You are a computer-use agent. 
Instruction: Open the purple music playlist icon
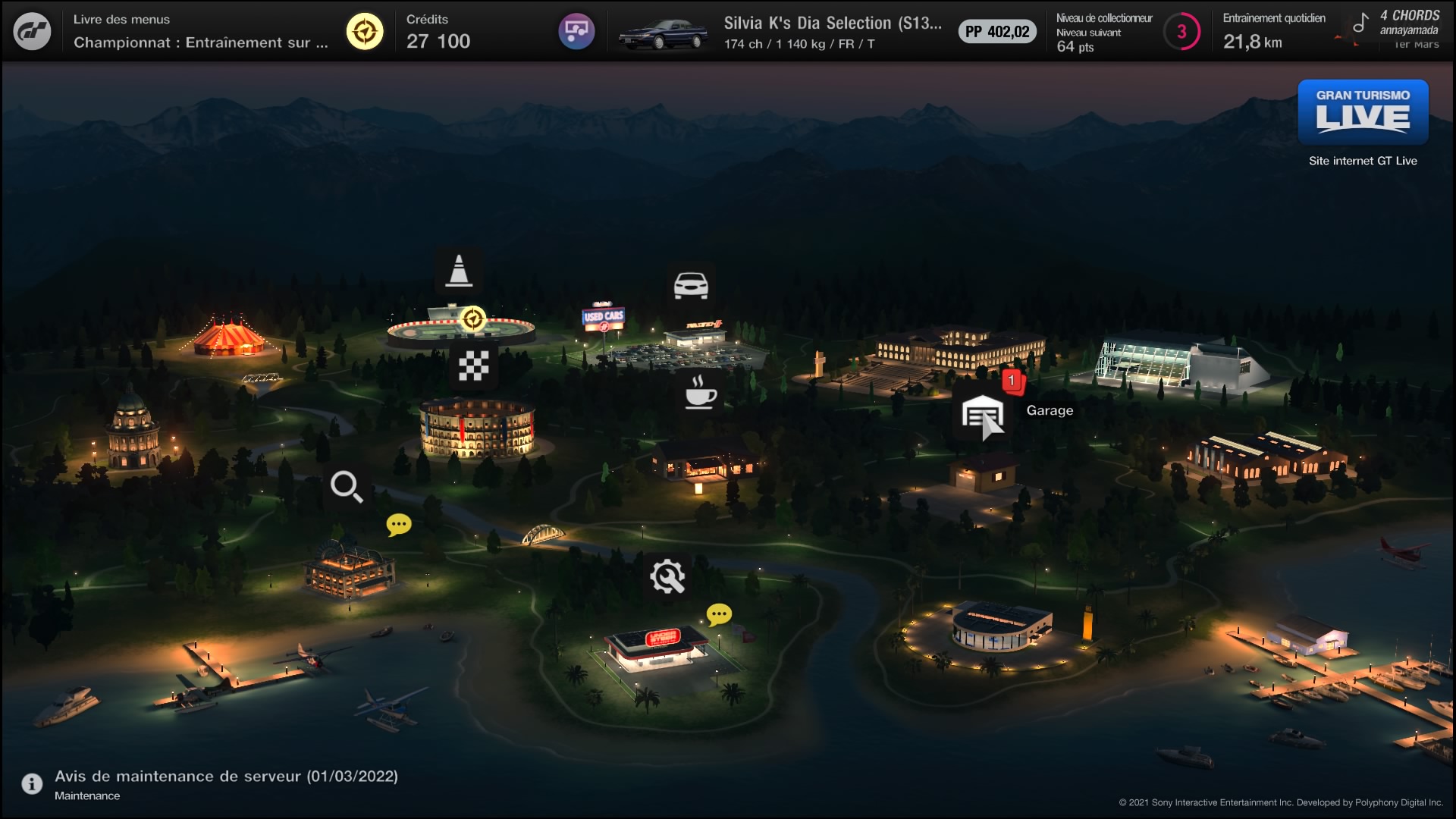(x=576, y=32)
